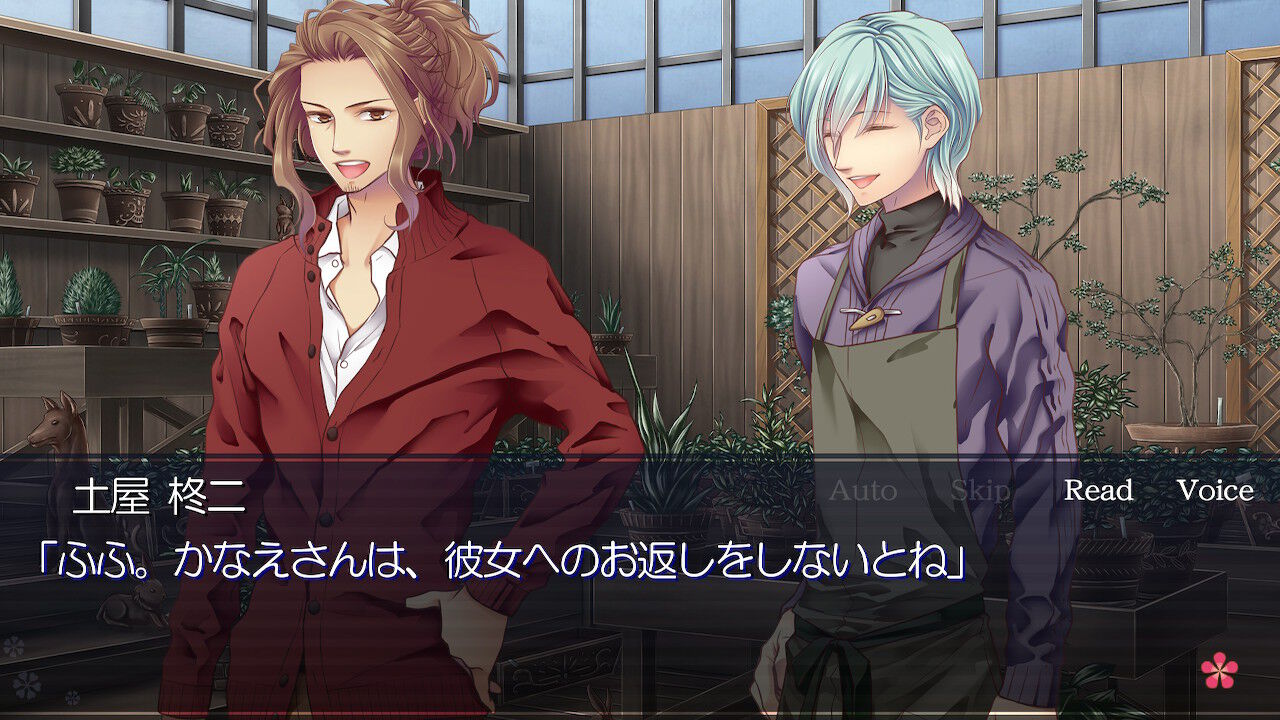The width and height of the screenshot is (1280, 720).
Task: Click the Read label to review text history
Action: click(1098, 491)
